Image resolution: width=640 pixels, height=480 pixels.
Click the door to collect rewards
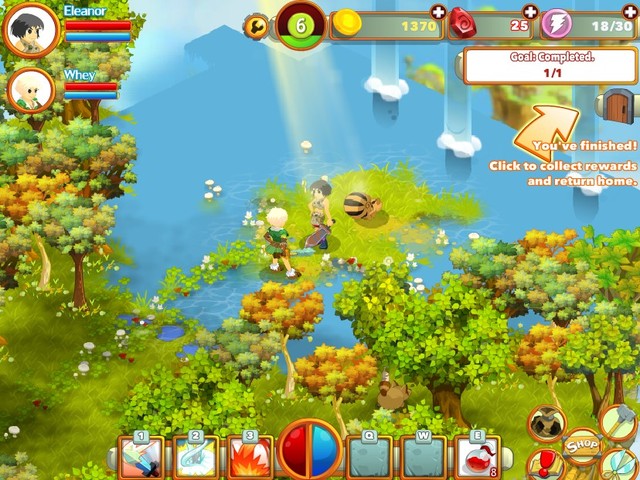pos(617,104)
